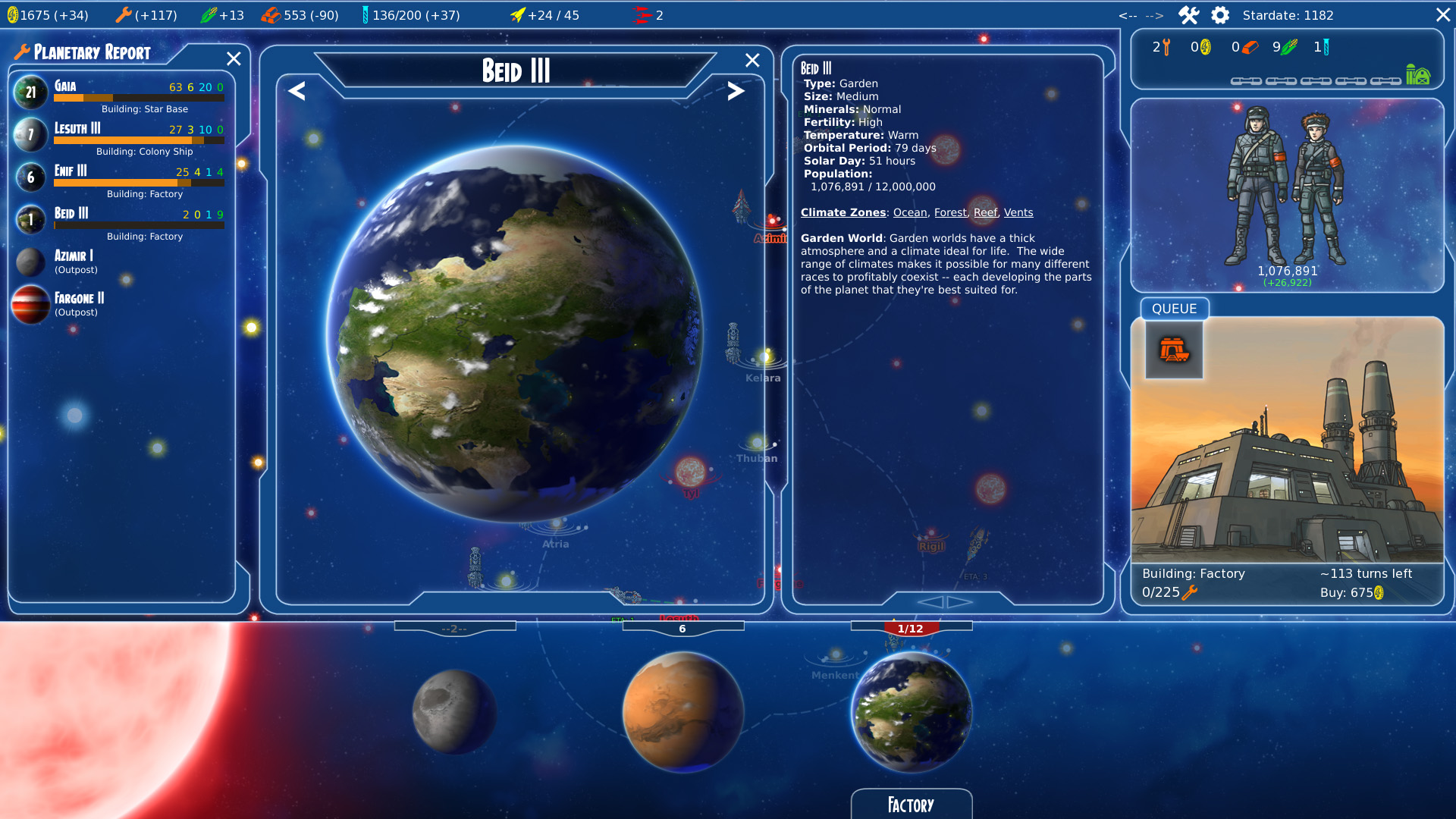Open the Vents climate zone link
Image resolution: width=1456 pixels, height=819 pixels.
click(x=1018, y=213)
